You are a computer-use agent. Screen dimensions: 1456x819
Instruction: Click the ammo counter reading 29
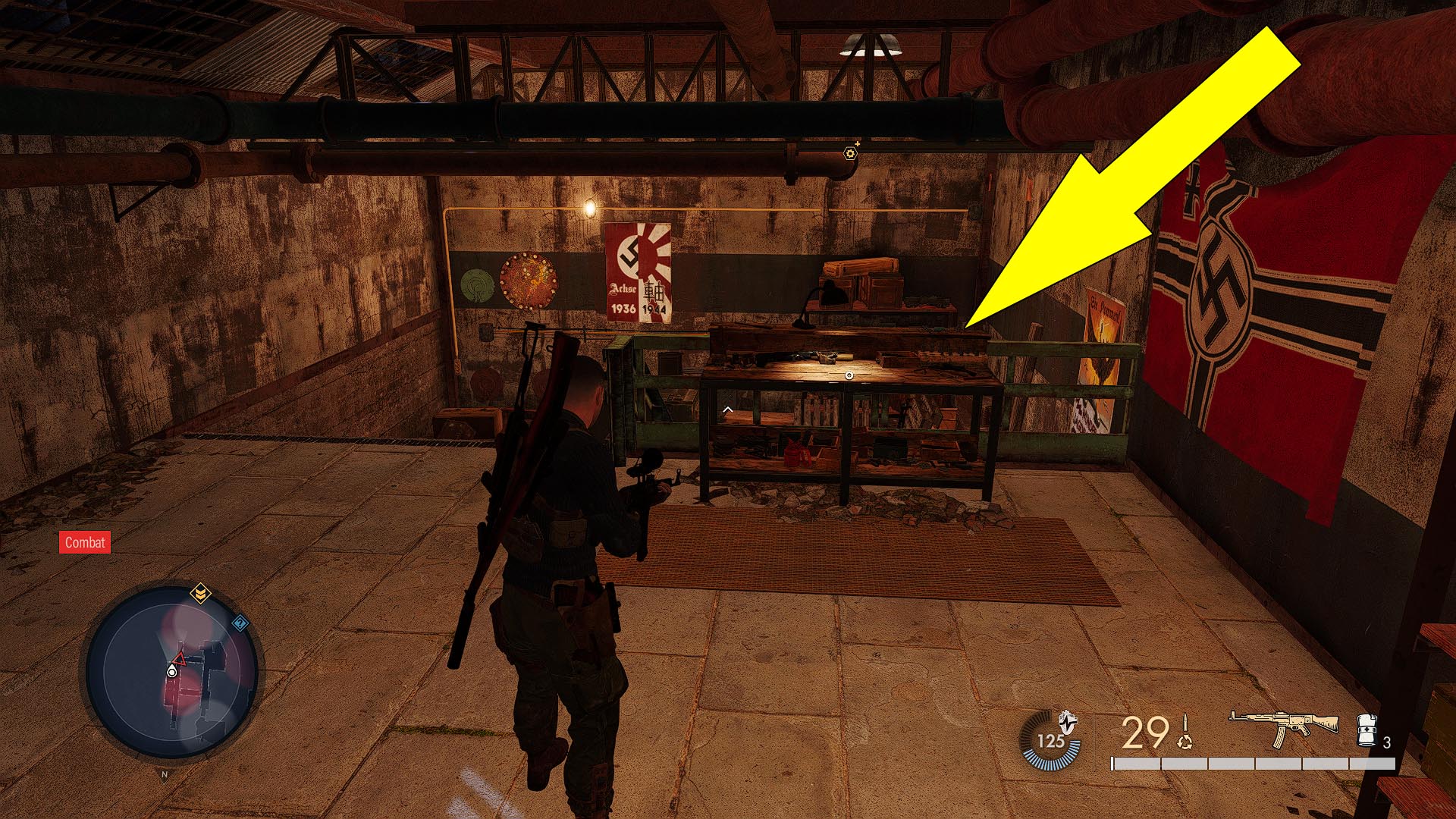pyautogui.click(x=1144, y=732)
